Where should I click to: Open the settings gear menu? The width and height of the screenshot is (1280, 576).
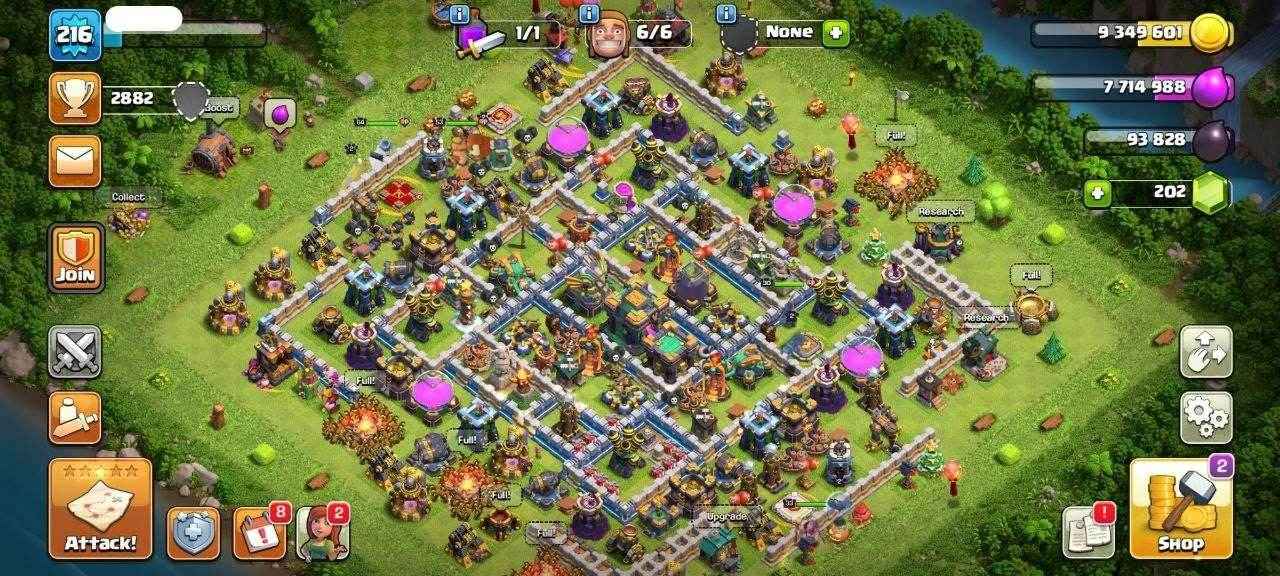[x=1205, y=417]
